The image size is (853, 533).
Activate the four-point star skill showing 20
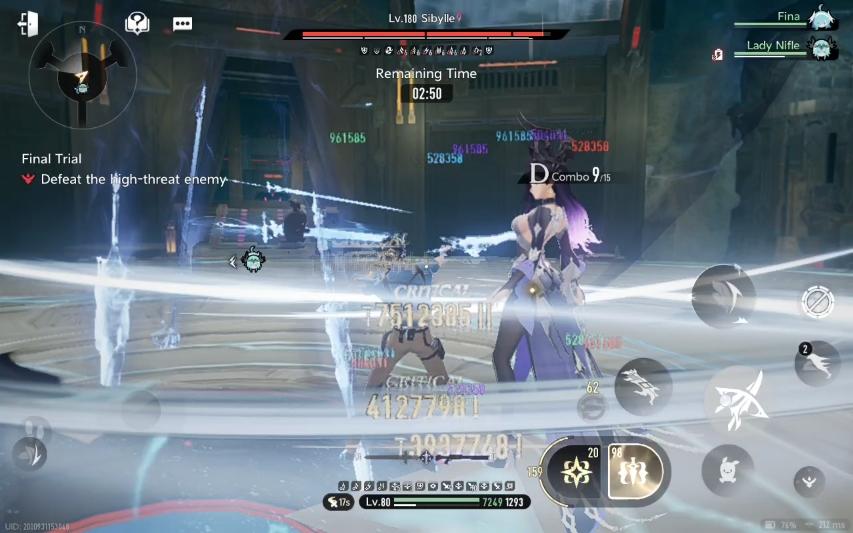pos(577,472)
